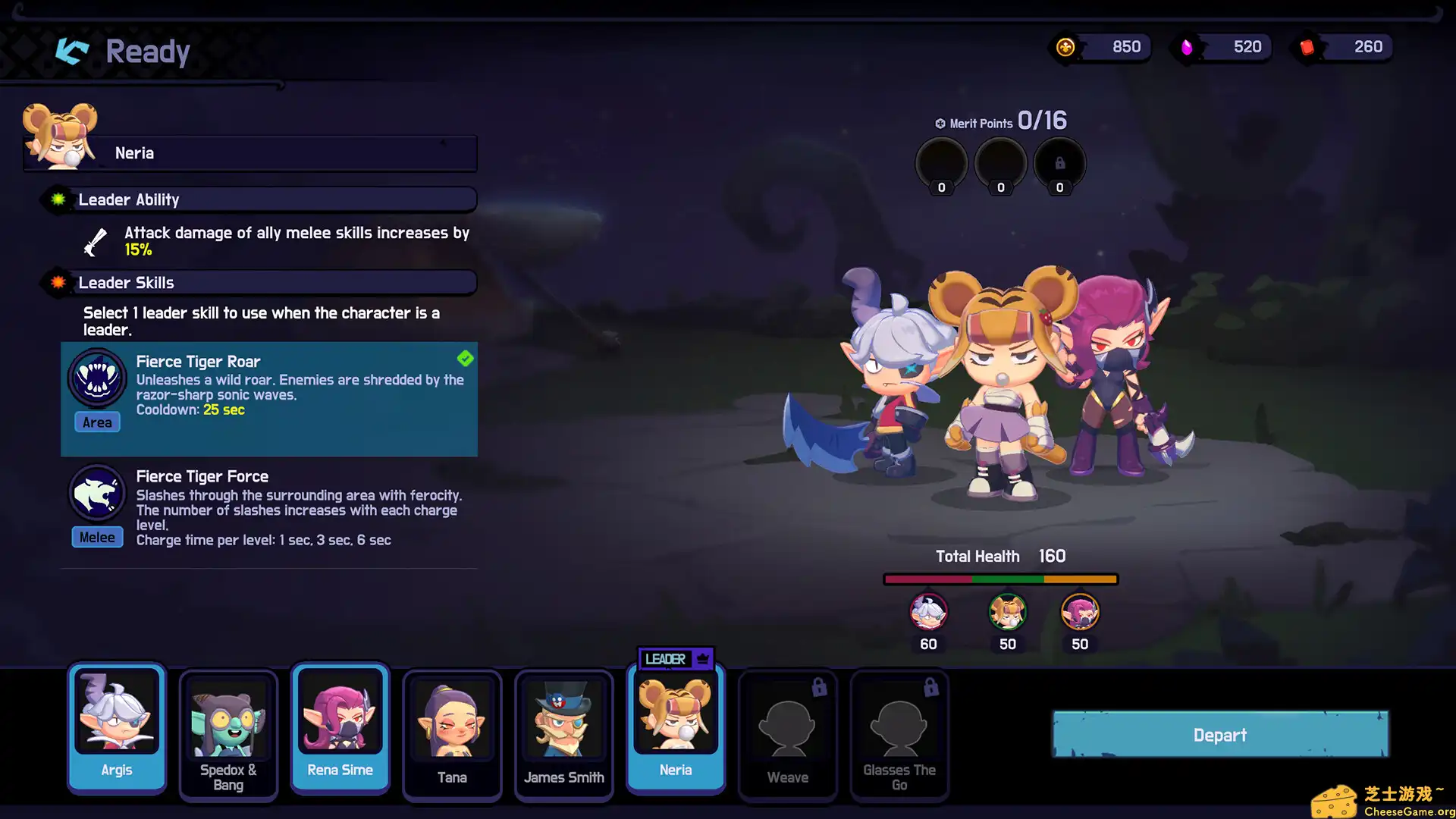Image resolution: width=1456 pixels, height=819 pixels.
Task: Toggle the Leader banner on Neria
Action: pos(674,659)
